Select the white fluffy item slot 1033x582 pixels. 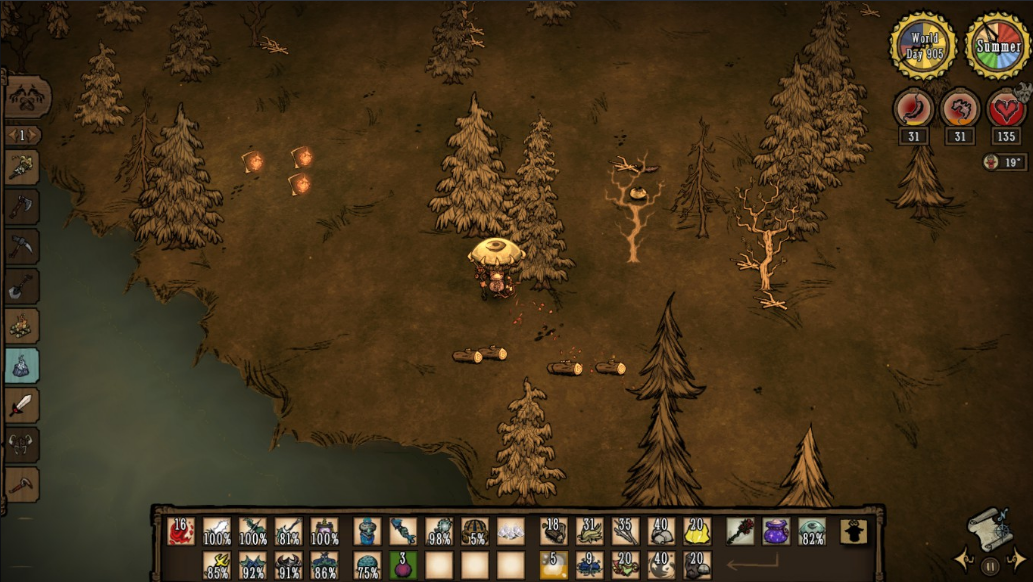click(510, 531)
